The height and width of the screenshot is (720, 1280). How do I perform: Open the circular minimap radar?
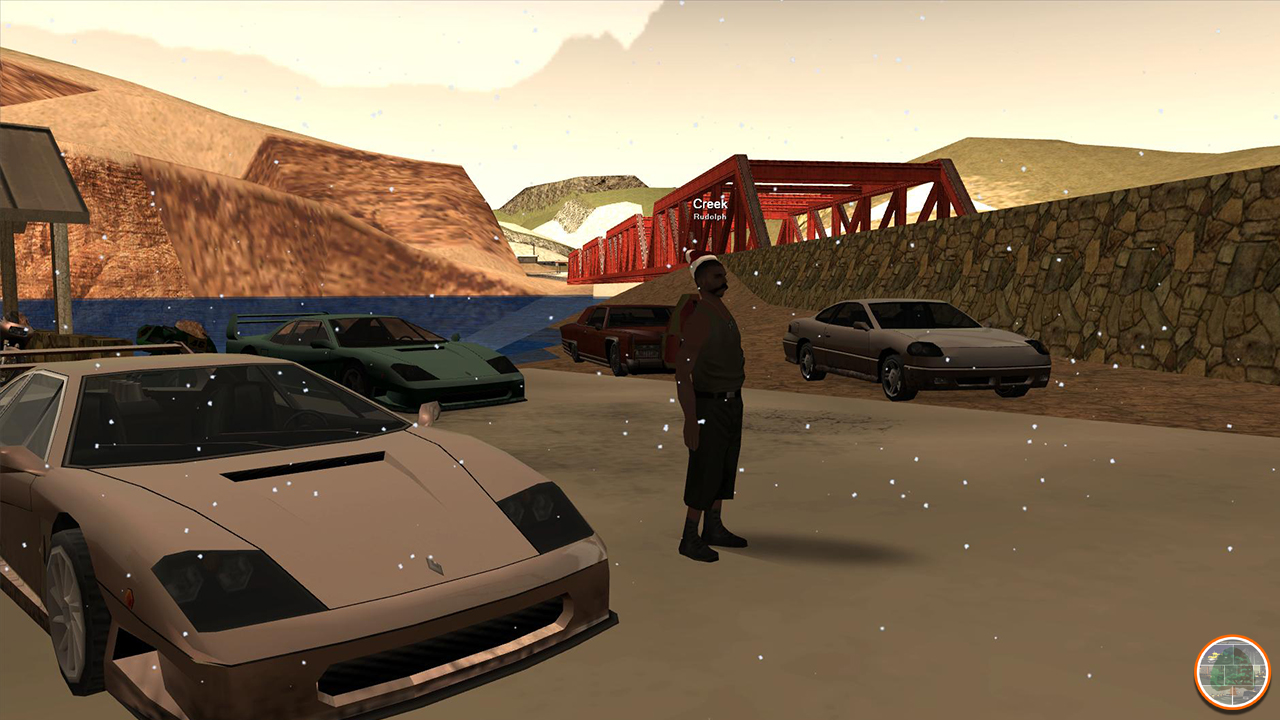(x=1232, y=673)
